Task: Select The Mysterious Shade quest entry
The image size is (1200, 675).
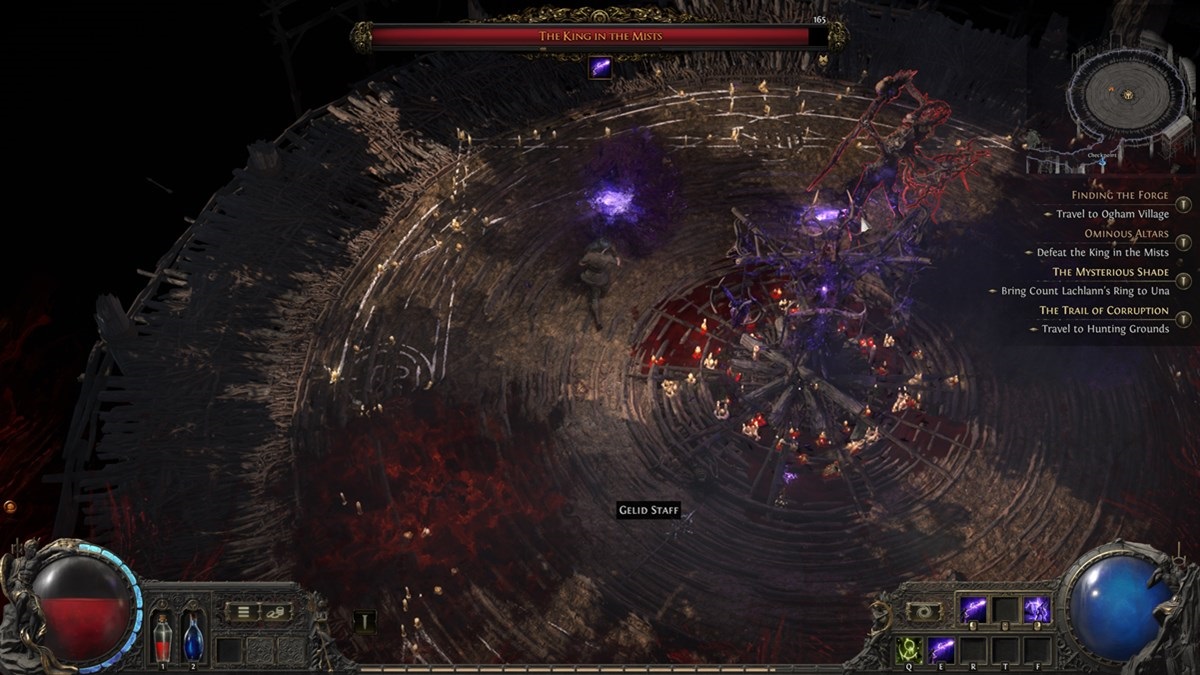Action: pos(1110,272)
